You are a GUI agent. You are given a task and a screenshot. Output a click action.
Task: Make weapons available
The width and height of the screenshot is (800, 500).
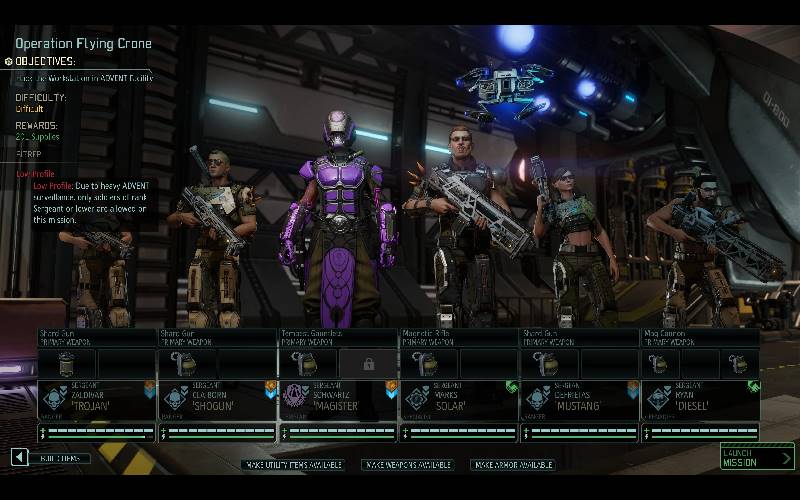[x=407, y=465]
